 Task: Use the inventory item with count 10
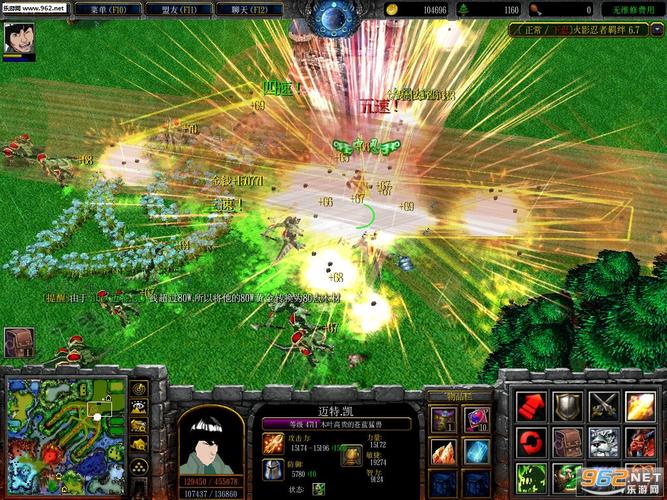point(478,418)
